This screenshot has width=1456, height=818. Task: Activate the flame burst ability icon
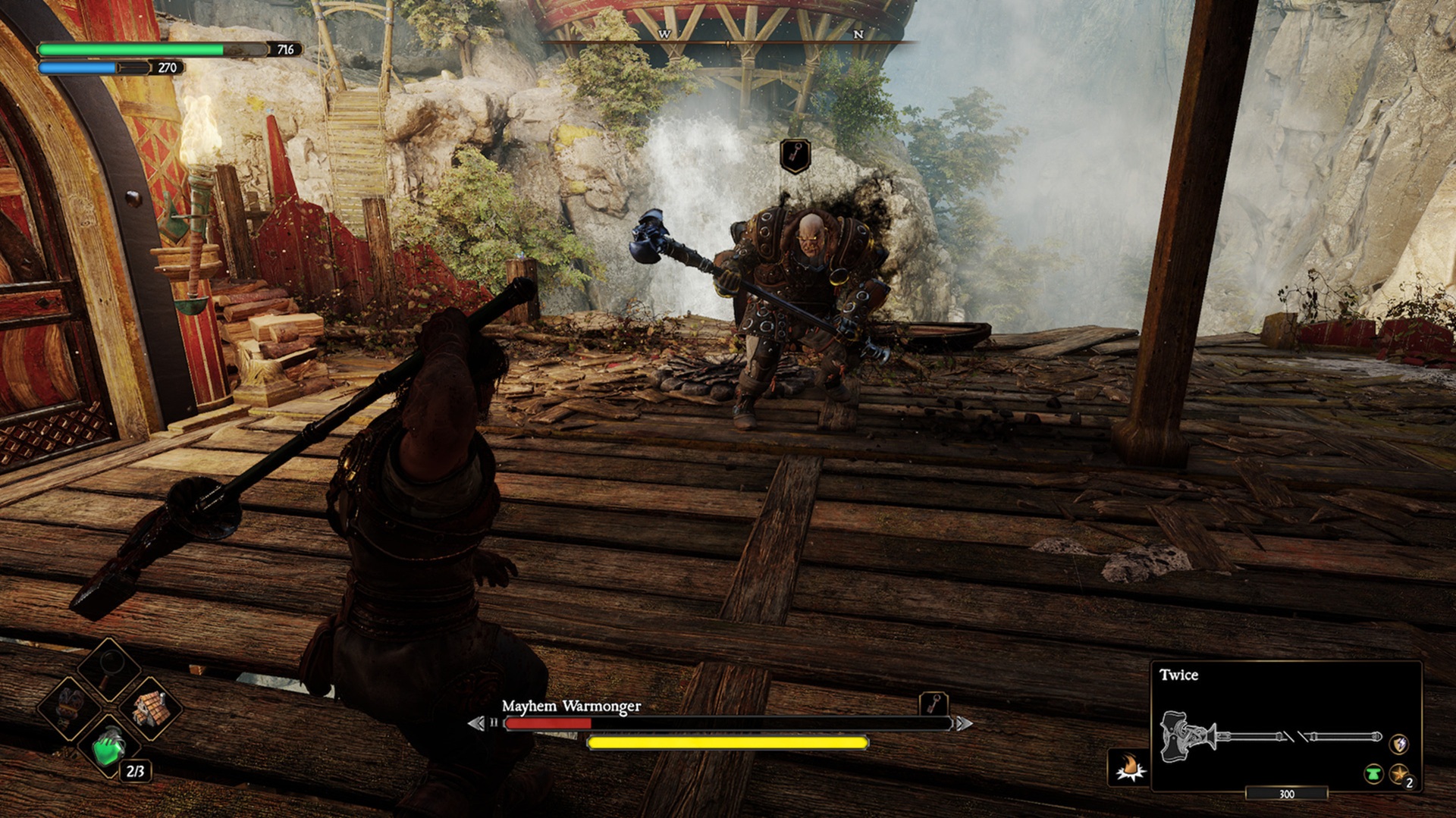[1130, 767]
